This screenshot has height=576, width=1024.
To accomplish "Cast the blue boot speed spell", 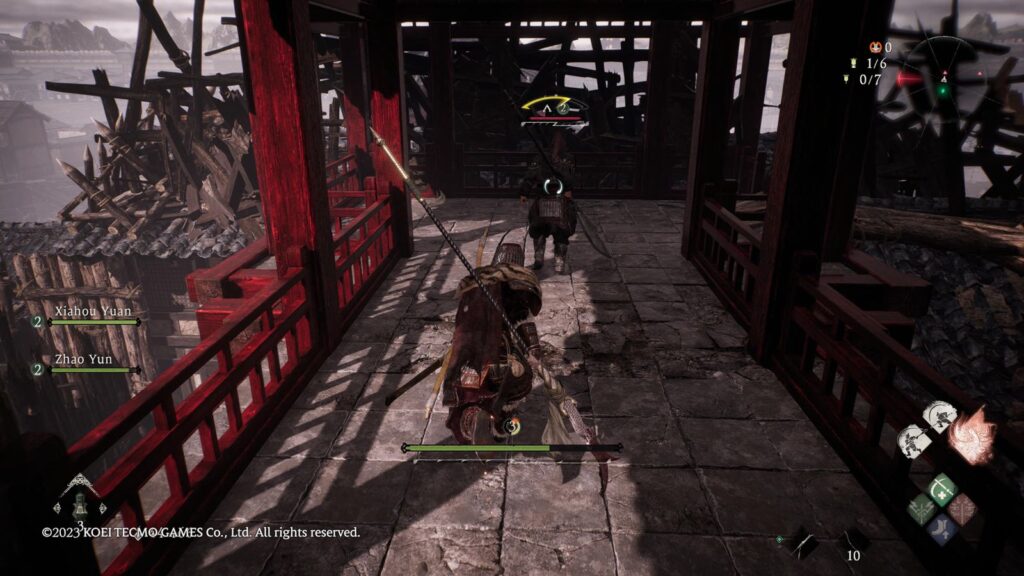I will point(941,529).
